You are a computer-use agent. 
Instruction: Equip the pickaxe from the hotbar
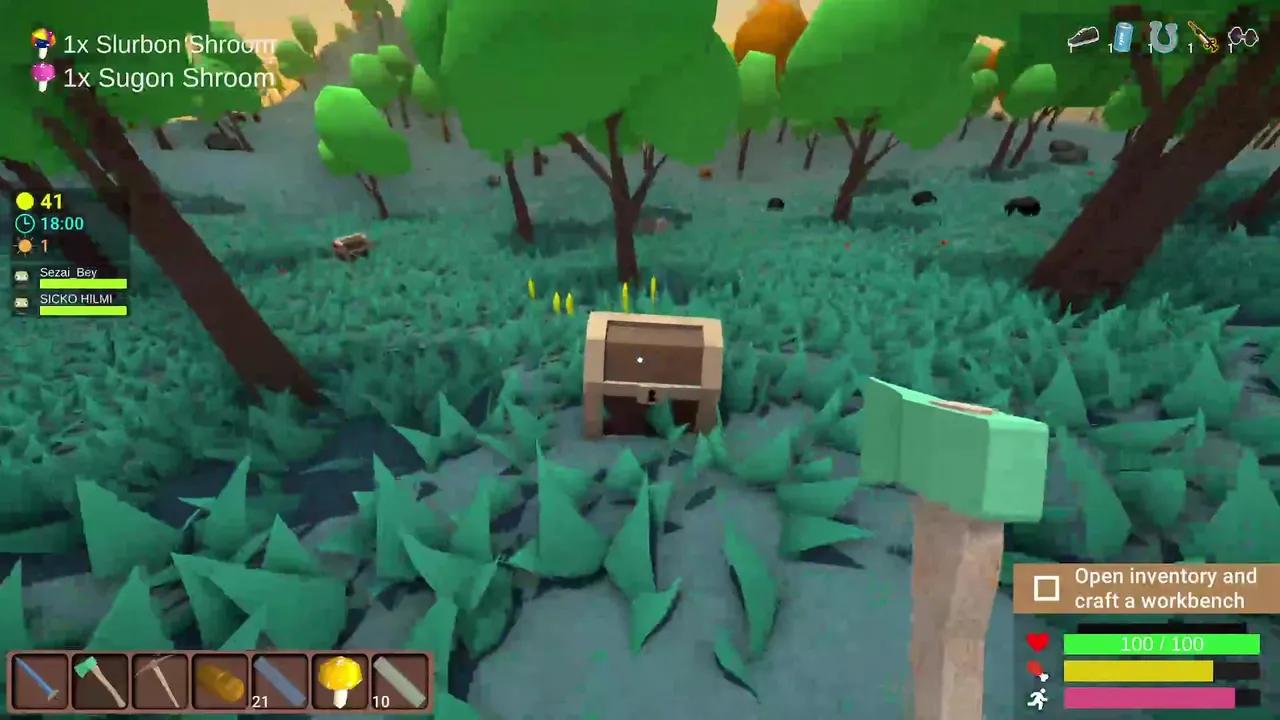click(159, 680)
